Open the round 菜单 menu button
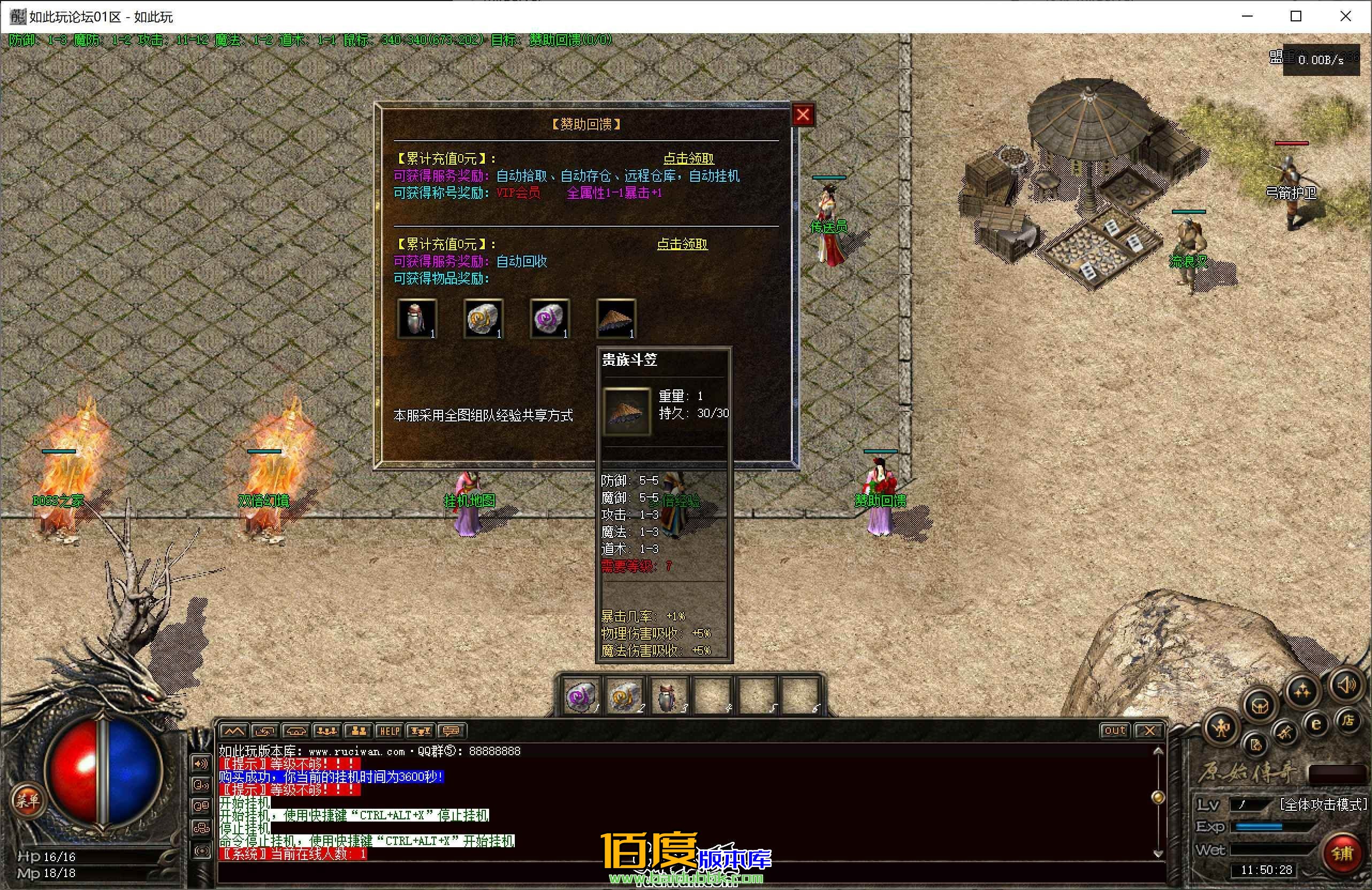Screen dimensions: 1372x890 coord(27,800)
